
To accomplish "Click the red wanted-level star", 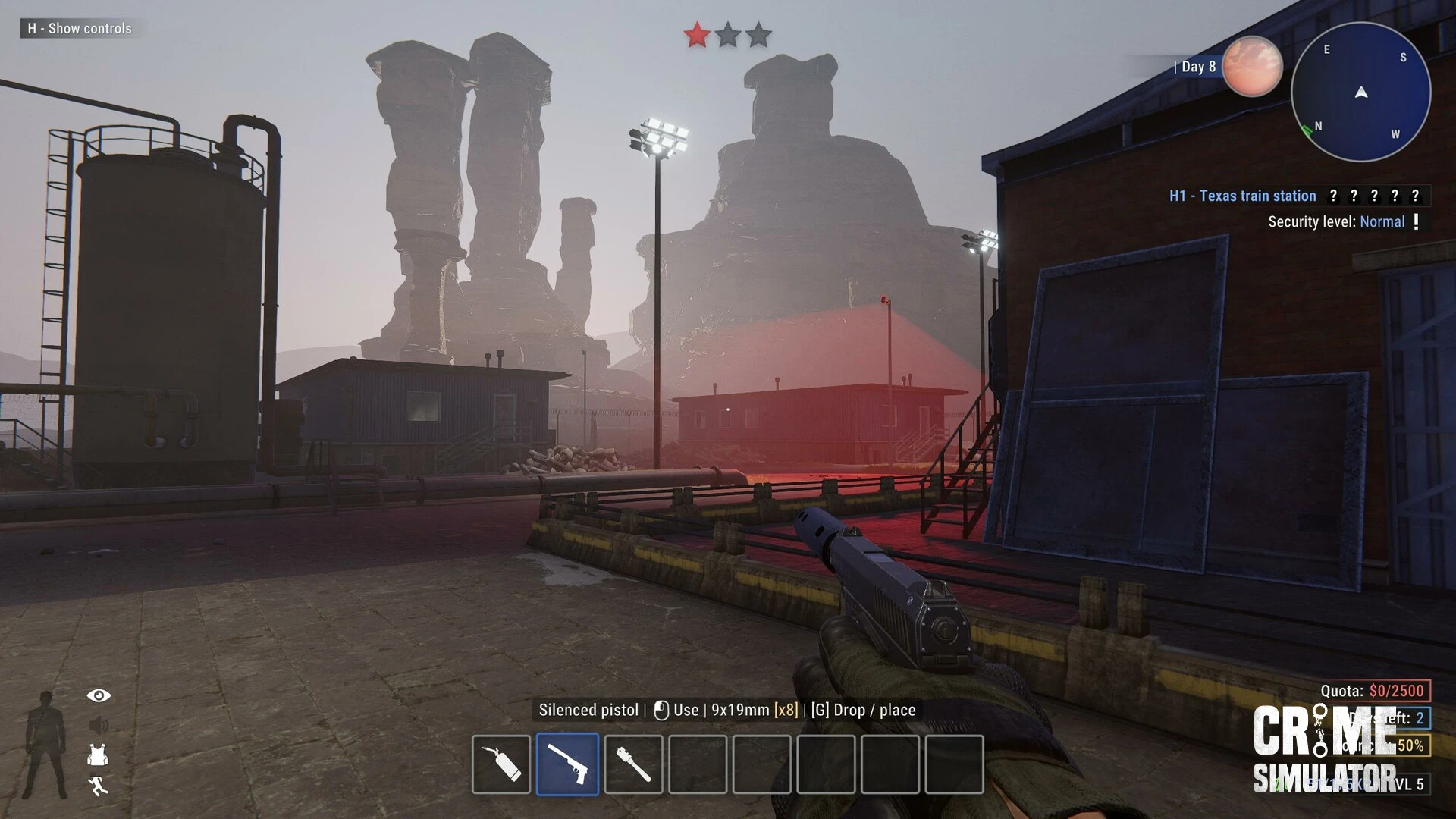I will [697, 35].
